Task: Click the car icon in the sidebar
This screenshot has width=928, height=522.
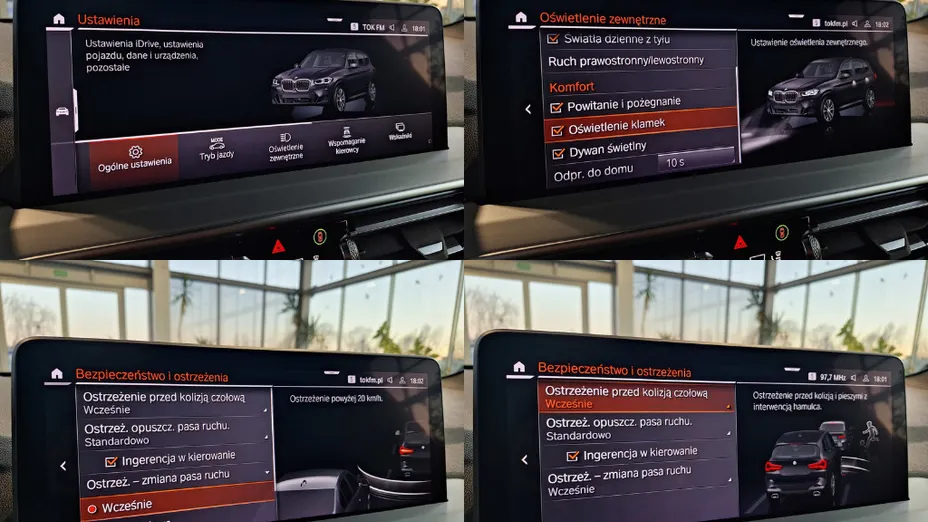Action: click(x=59, y=110)
